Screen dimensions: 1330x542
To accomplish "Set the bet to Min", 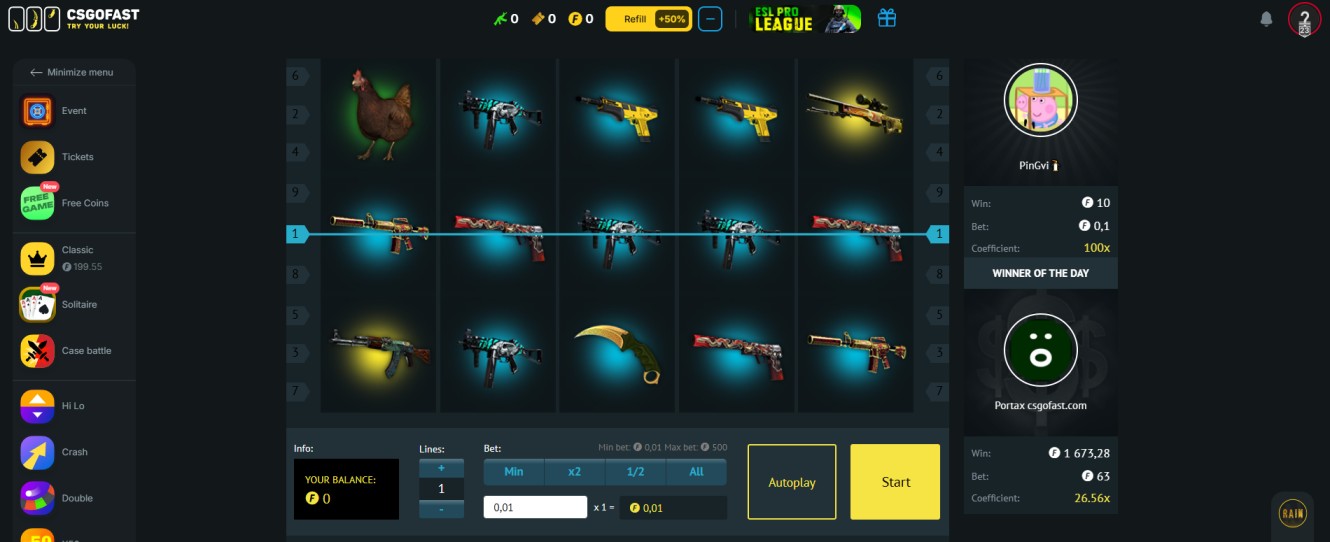I will 514,472.
